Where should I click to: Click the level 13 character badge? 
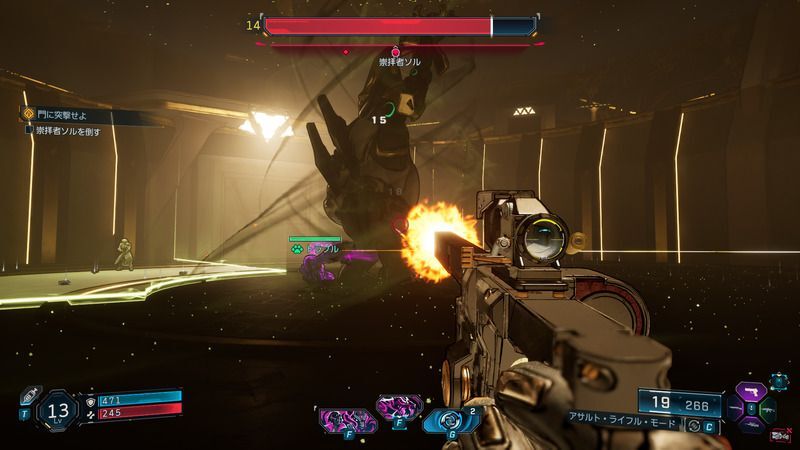pos(59,409)
